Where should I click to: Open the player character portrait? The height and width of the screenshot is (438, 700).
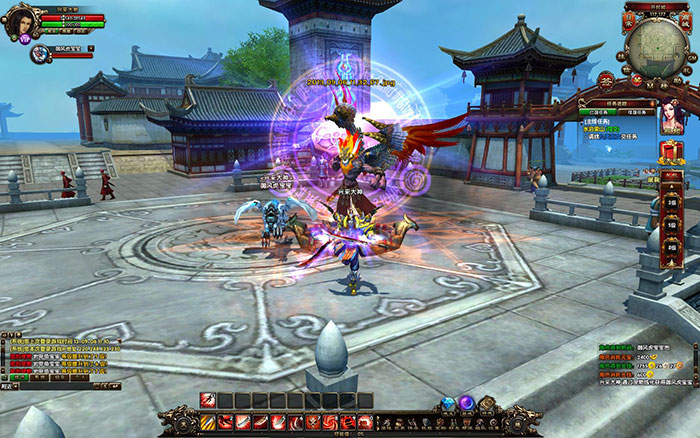[19, 21]
